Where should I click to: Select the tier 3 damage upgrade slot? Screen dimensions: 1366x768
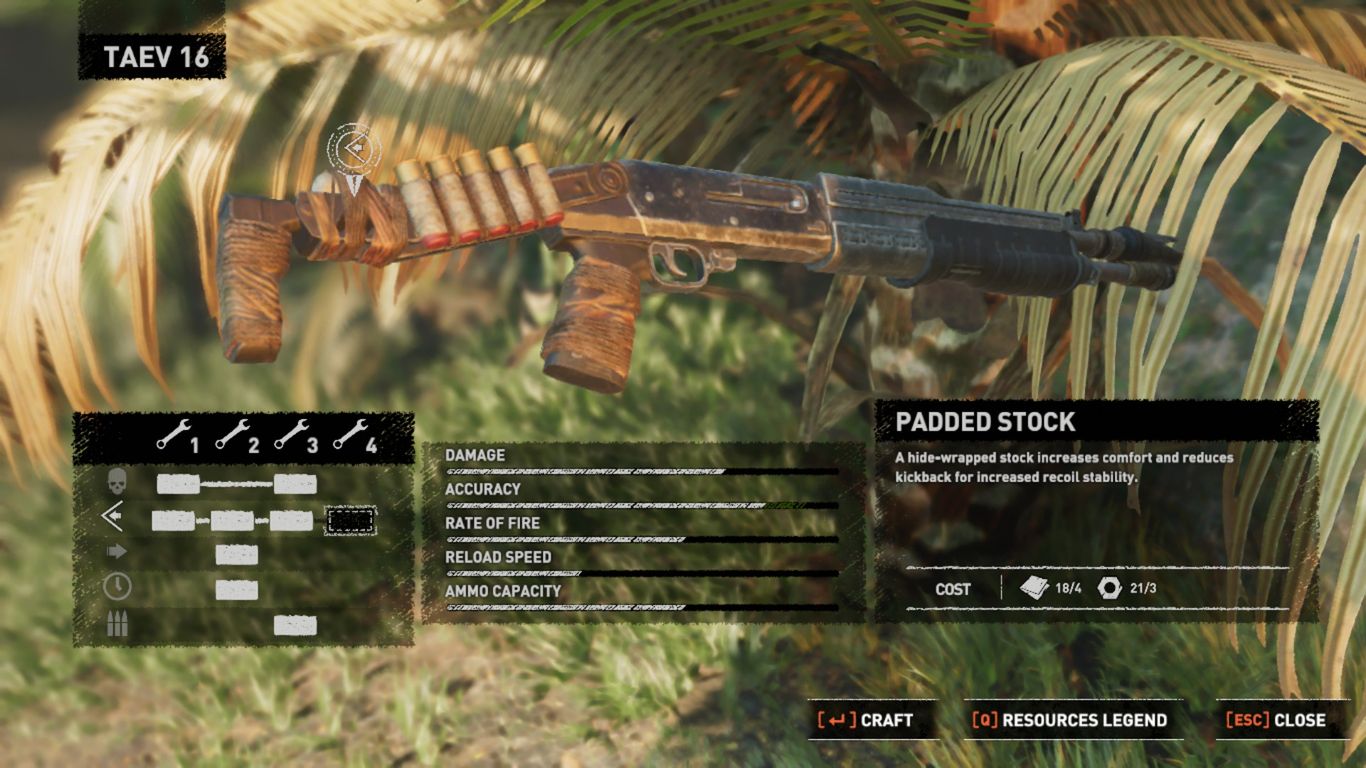pos(295,485)
